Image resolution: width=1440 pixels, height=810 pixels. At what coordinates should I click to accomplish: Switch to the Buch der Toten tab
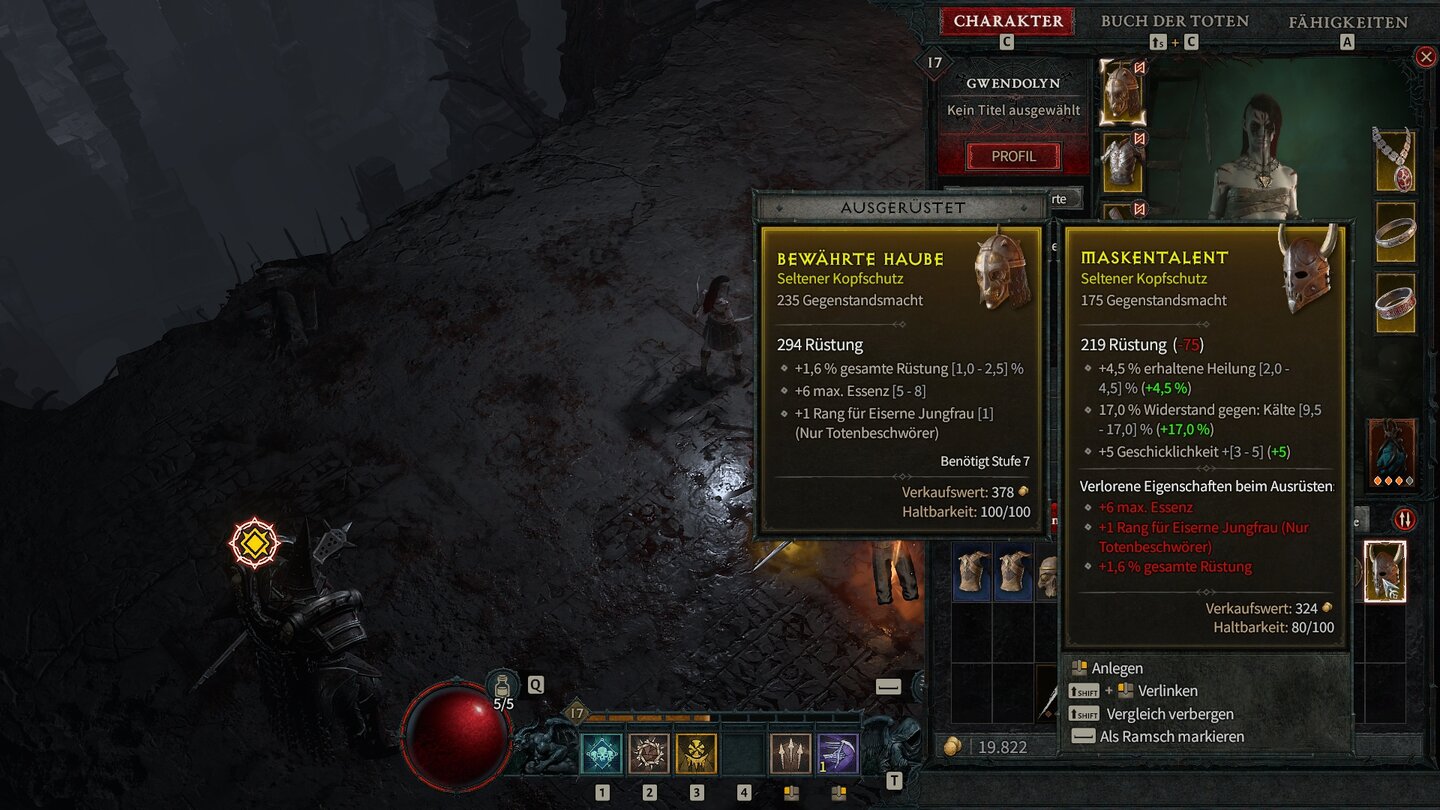tap(1174, 21)
